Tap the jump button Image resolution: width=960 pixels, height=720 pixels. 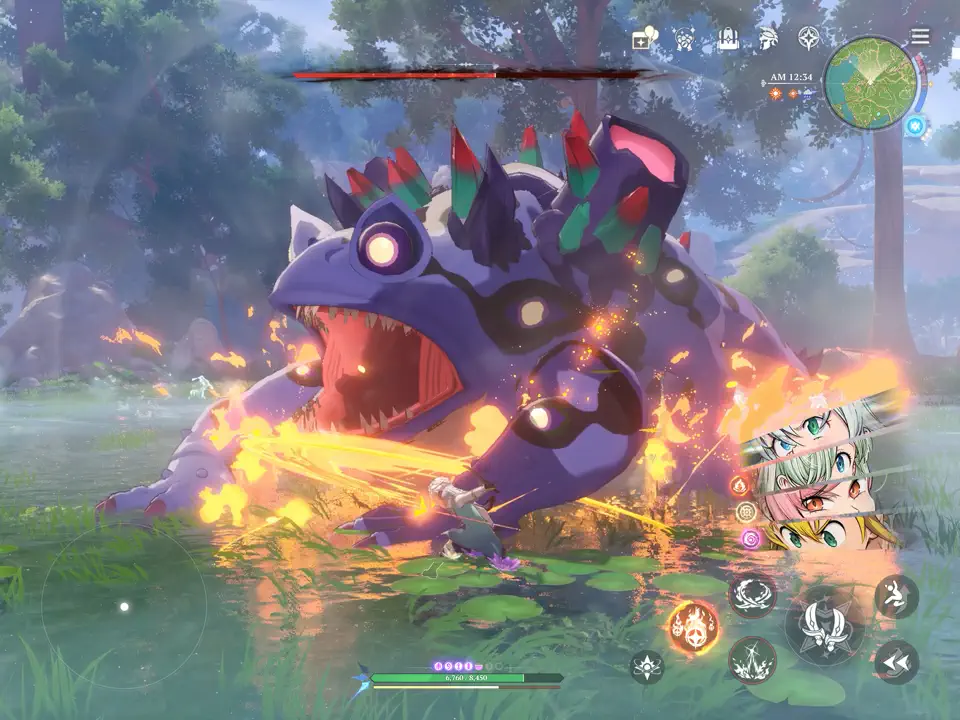[896, 596]
